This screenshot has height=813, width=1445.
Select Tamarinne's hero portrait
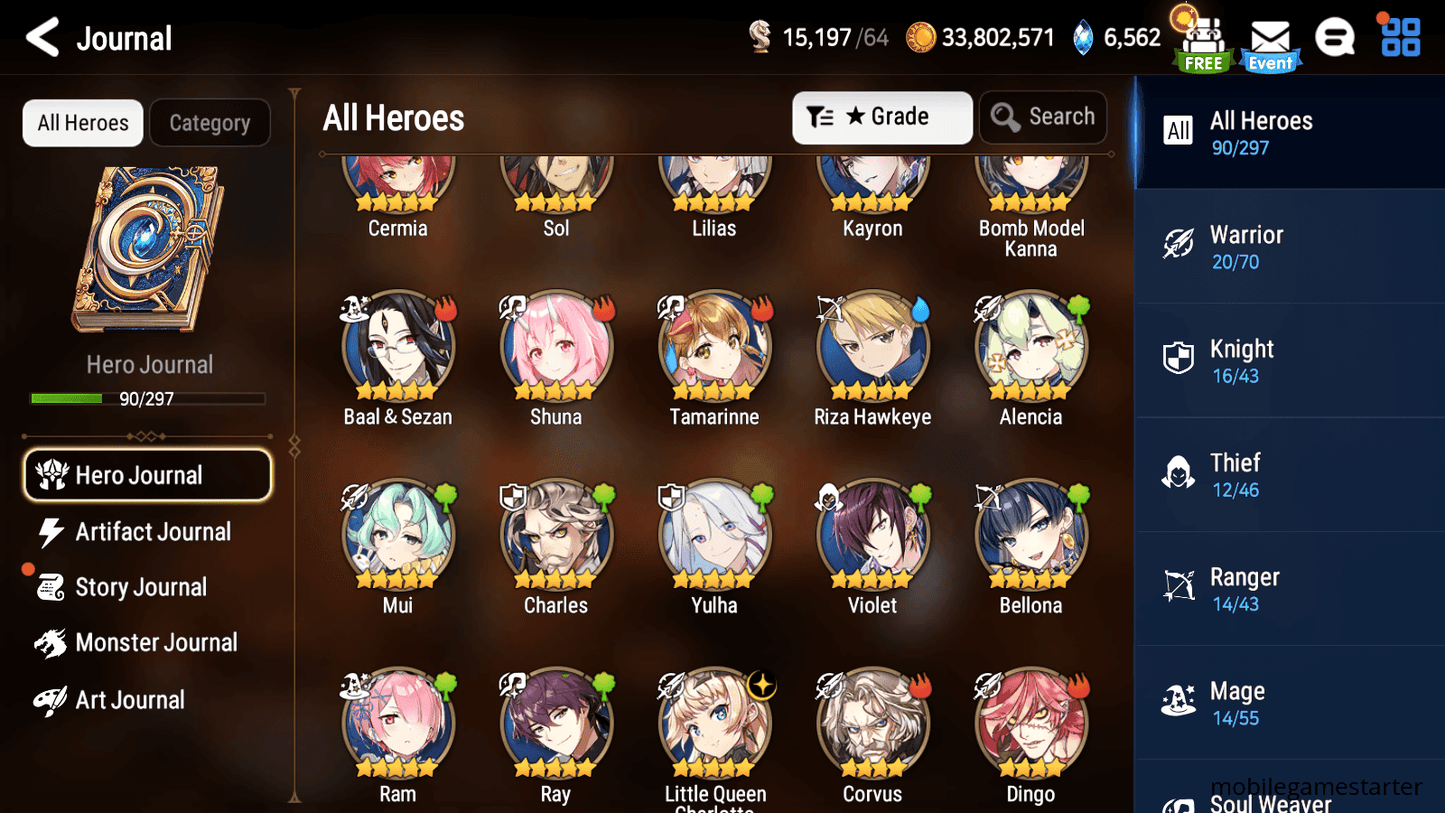[x=714, y=345]
